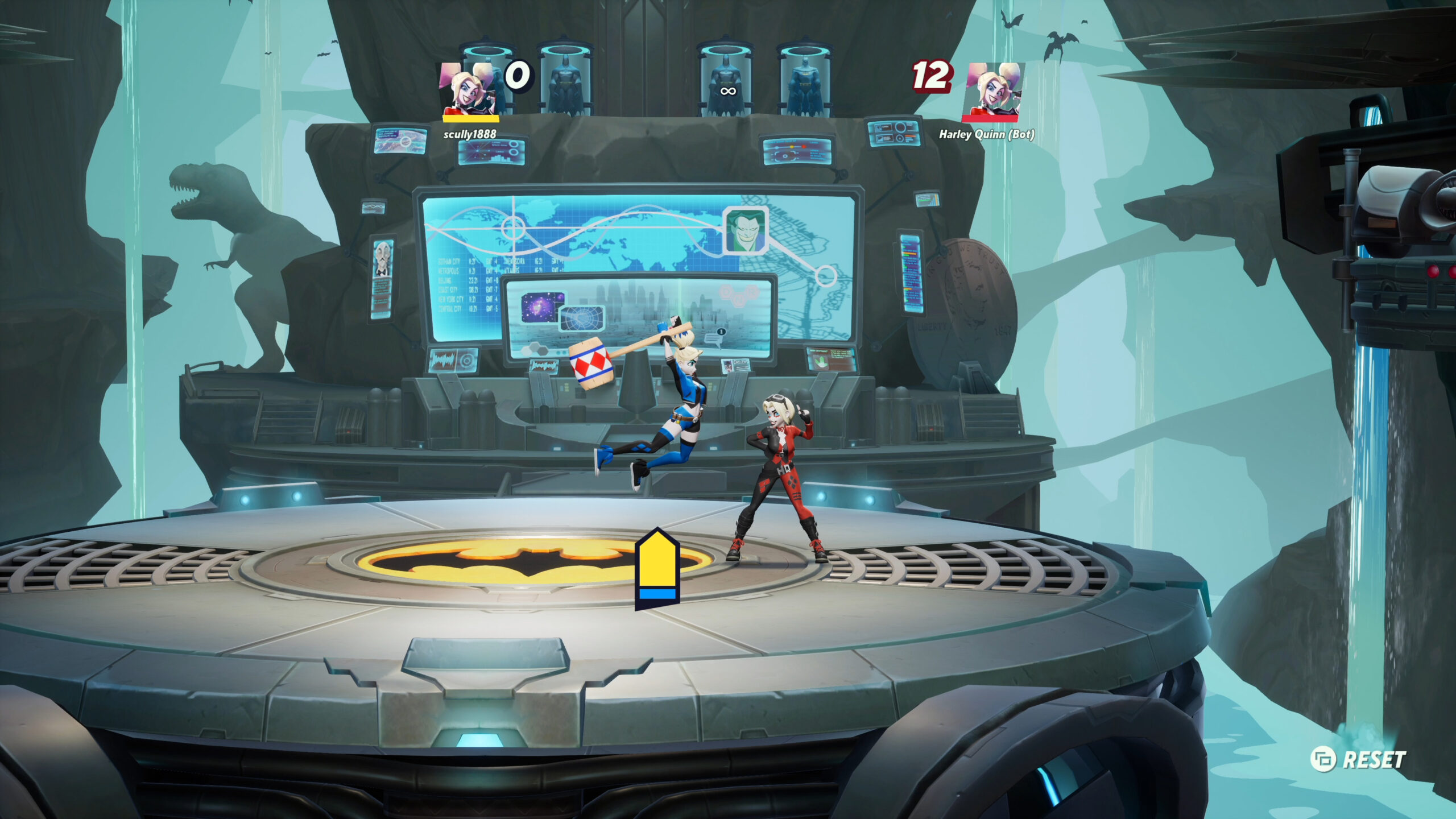Click the yellow health bar under scully1888's portrait
Image resolution: width=1456 pixels, height=819 pixels.
[x=470, y=119]
